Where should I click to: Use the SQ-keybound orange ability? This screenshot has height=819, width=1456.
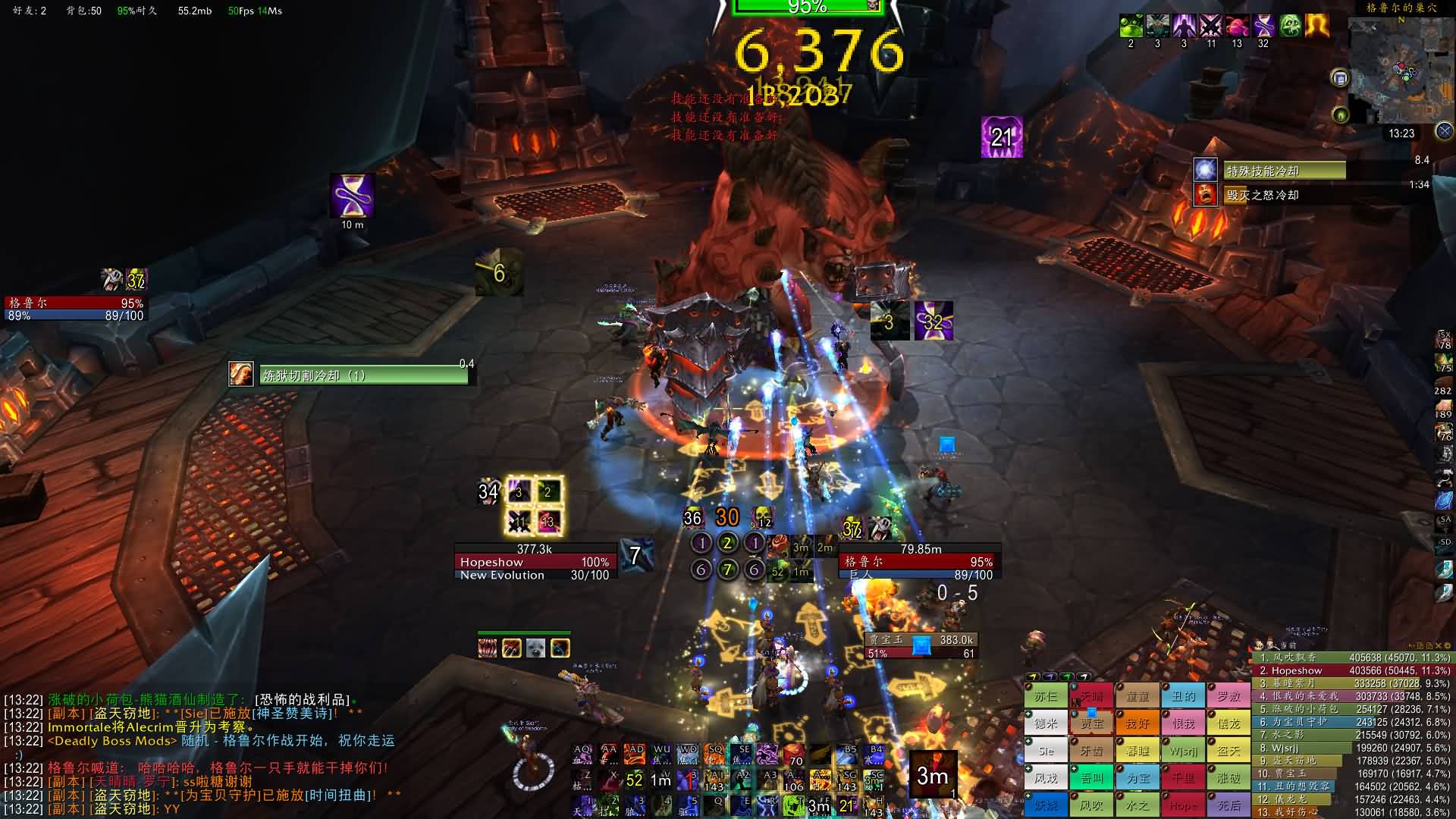click(x=714, y=754)
